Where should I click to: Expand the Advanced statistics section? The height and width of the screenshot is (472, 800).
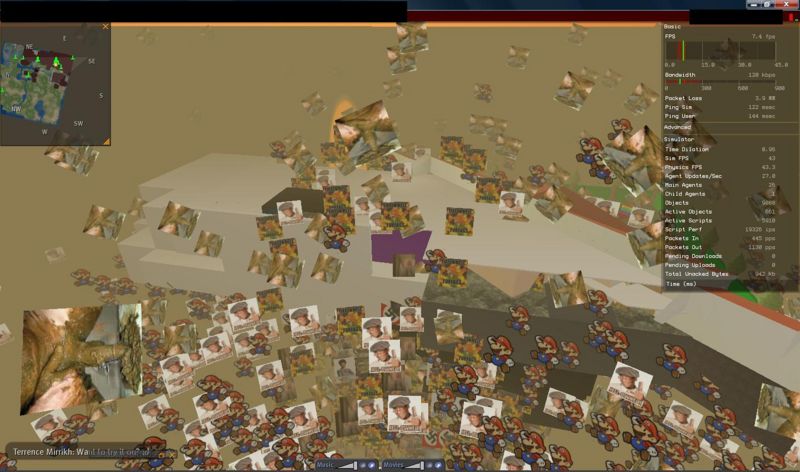tap(678, 127)
